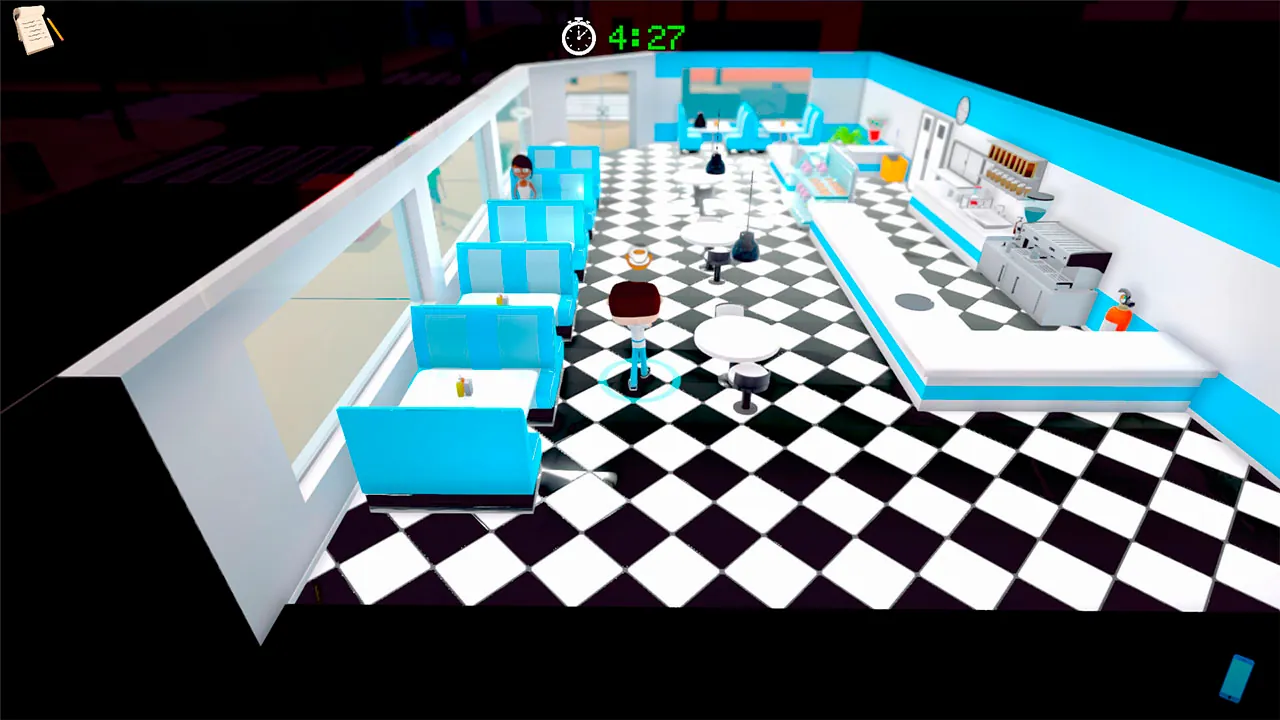This screenshot has width=1280, height=720.
Task: Open the order notepad in top-left corner
Action: pos(33,33)
